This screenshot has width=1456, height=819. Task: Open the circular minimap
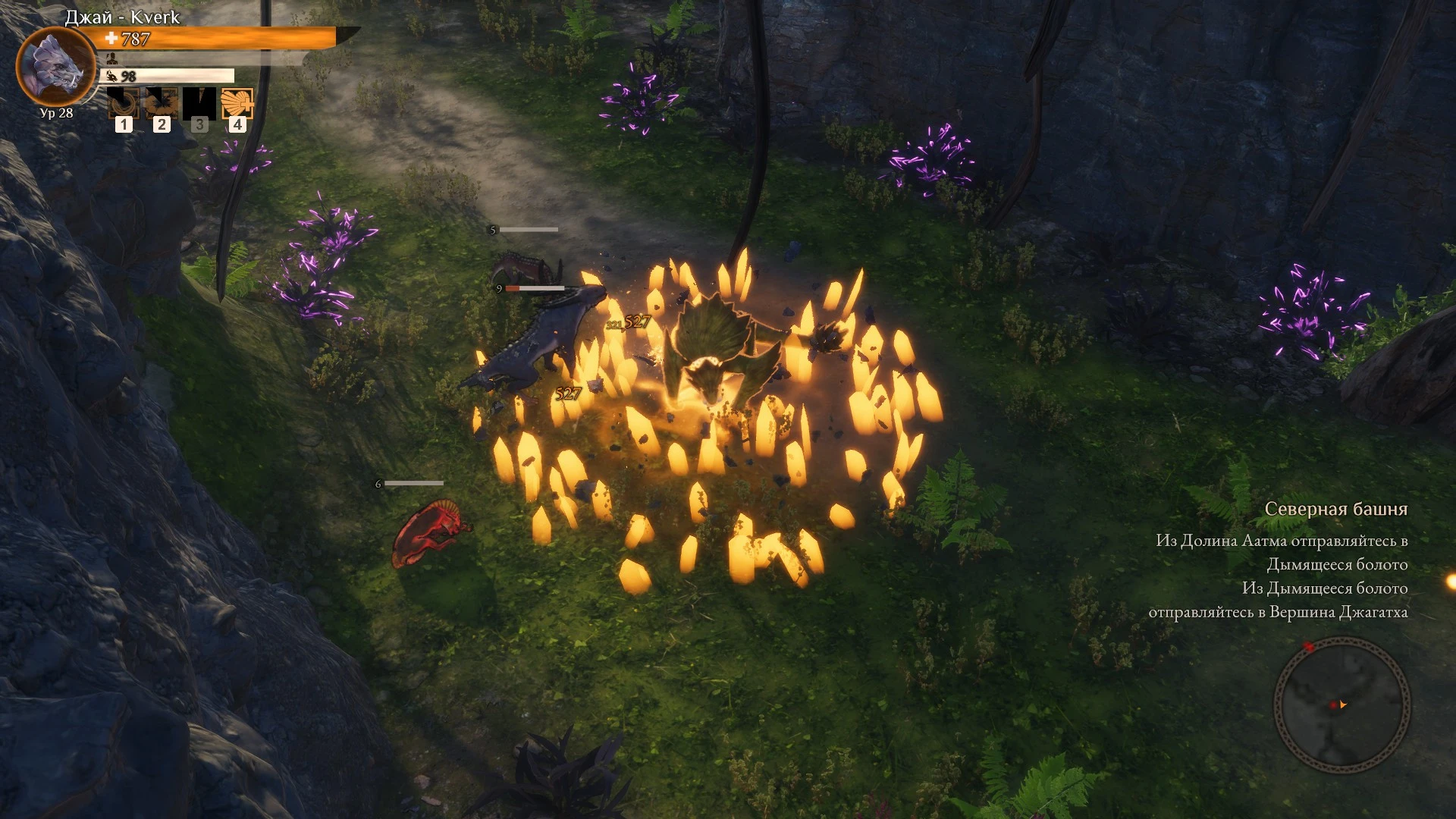coord(1341,704)
